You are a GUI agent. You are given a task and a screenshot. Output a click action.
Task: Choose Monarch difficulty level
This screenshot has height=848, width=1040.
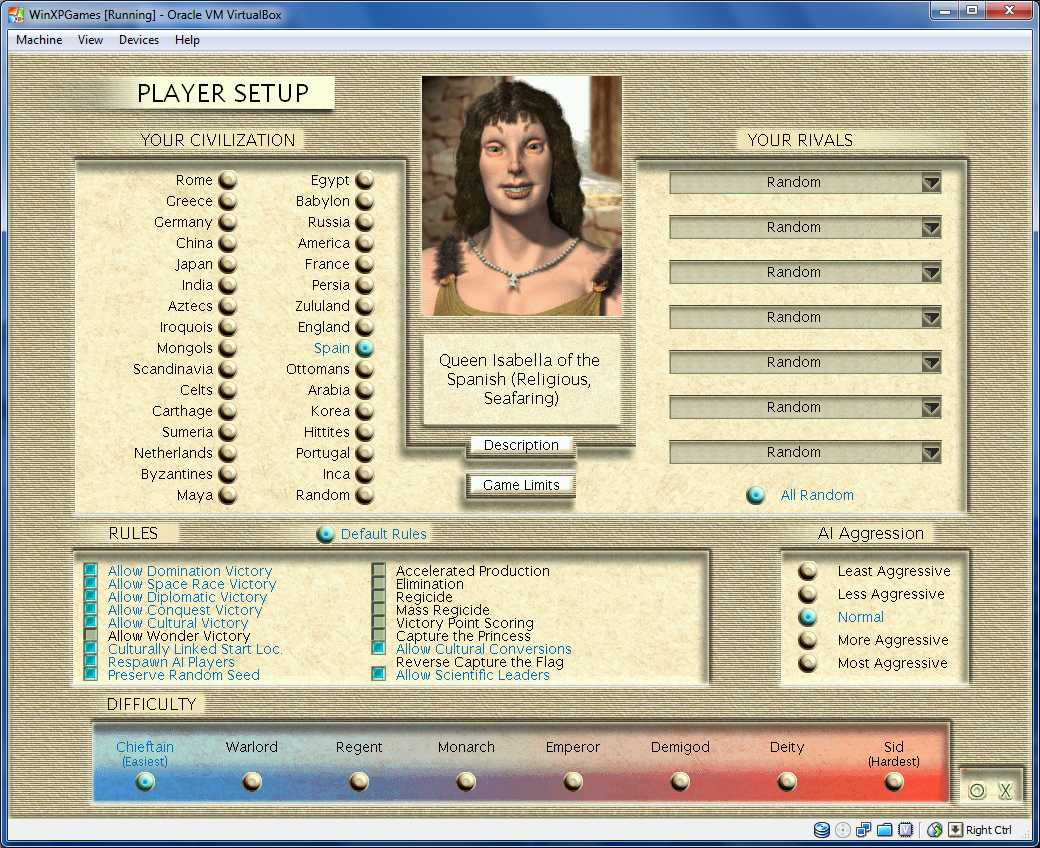pos(466,781)
